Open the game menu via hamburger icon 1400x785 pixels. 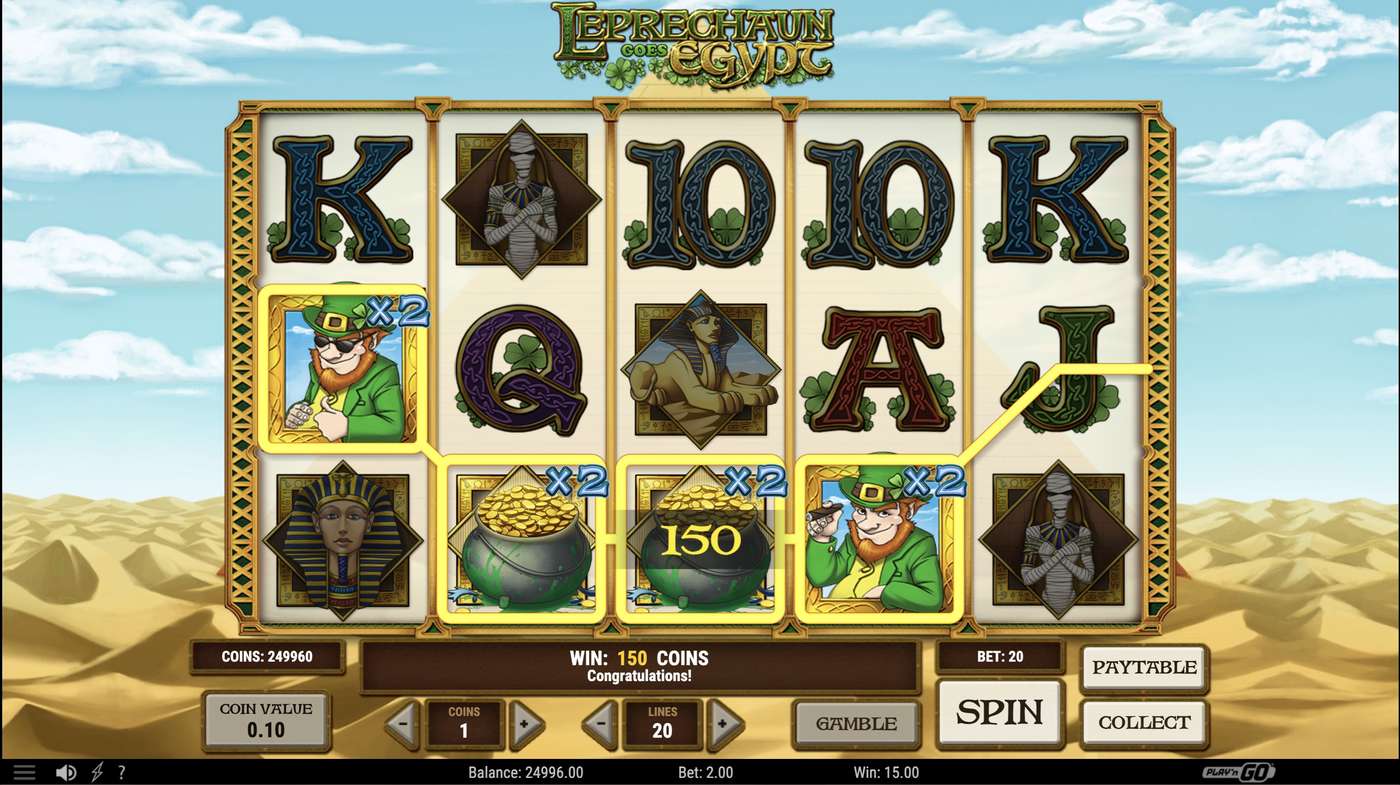(x=25, y=771)
